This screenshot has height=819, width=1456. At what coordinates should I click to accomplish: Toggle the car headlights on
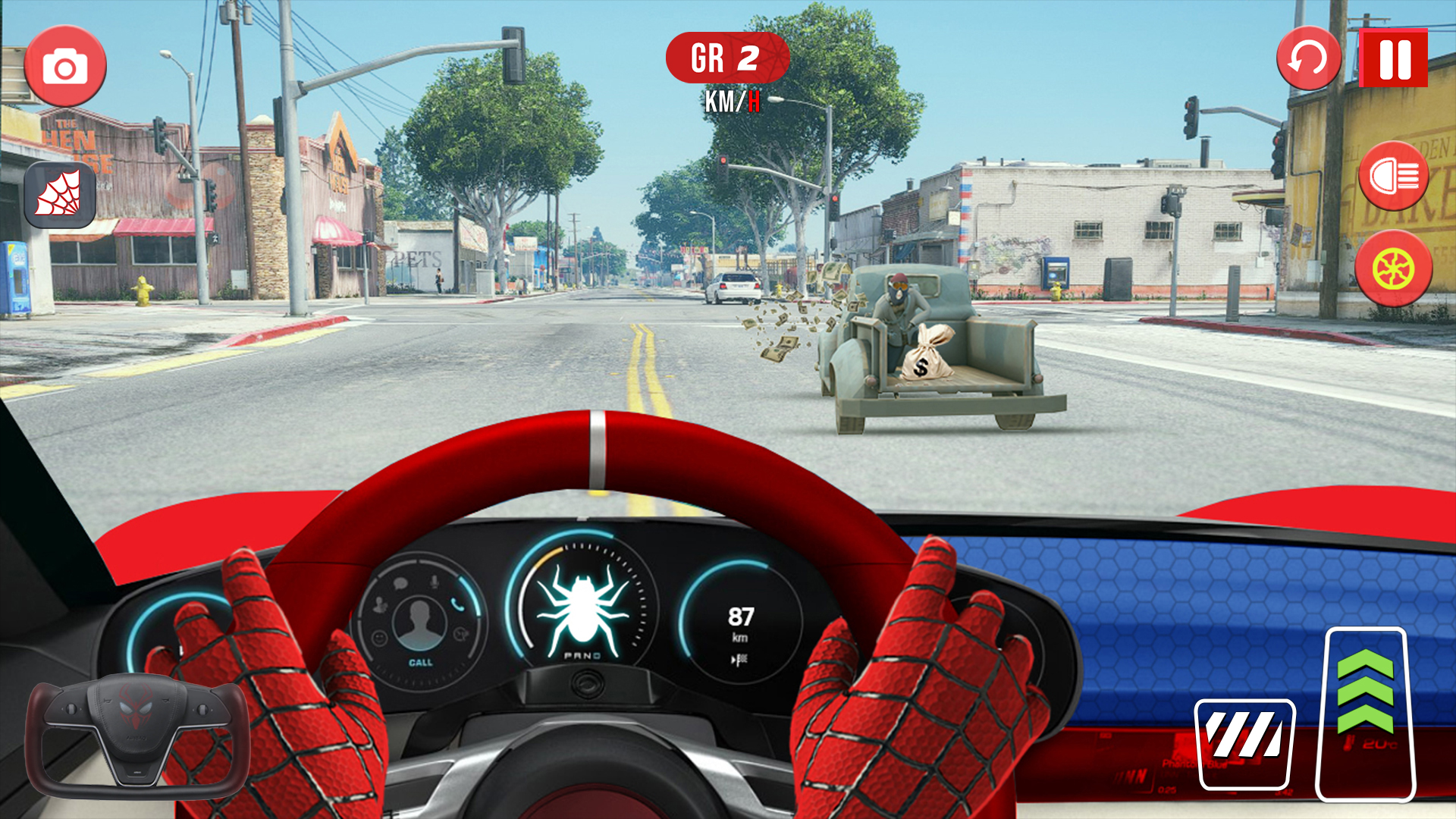1395,177
